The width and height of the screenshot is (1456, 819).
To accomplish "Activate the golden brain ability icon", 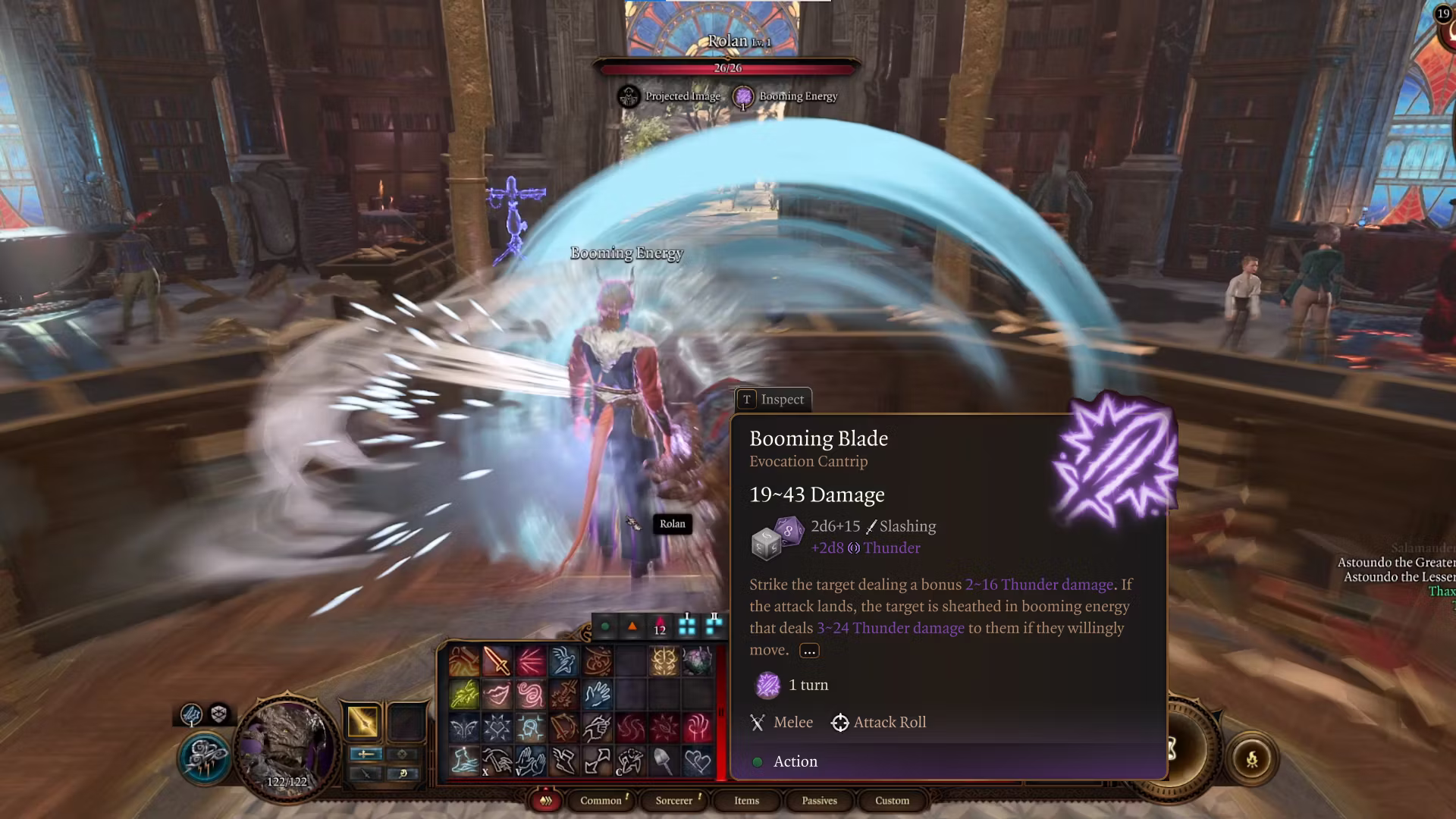I will (664, 661).
